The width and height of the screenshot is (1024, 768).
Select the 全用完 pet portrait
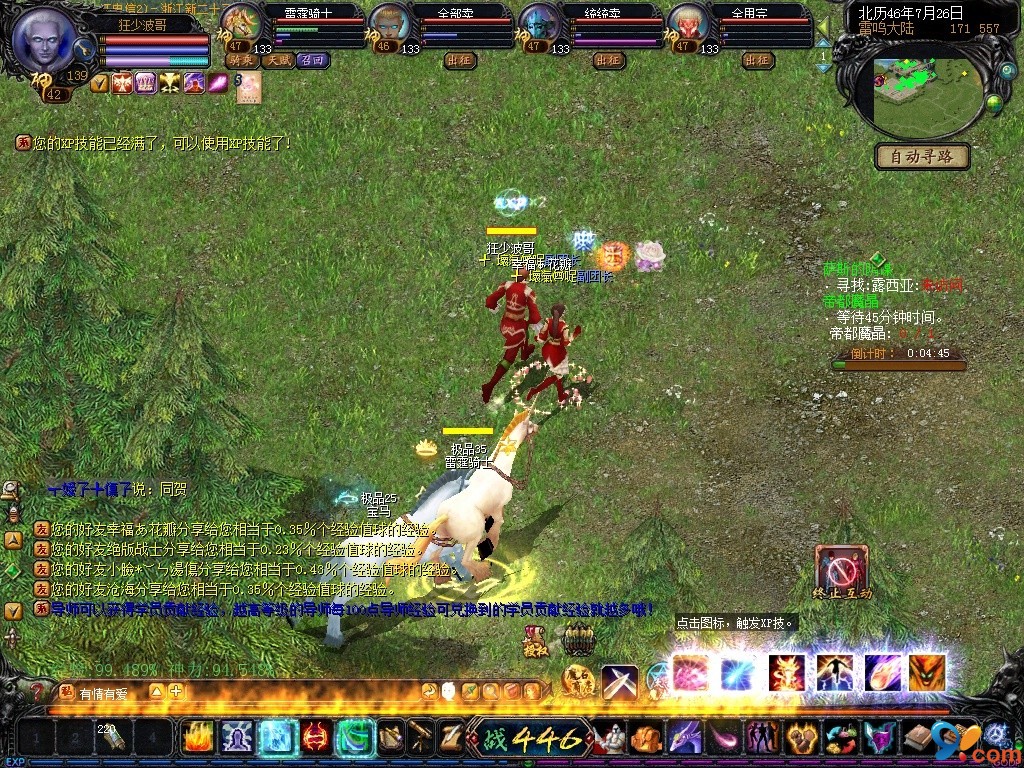(x=688, y=24)
